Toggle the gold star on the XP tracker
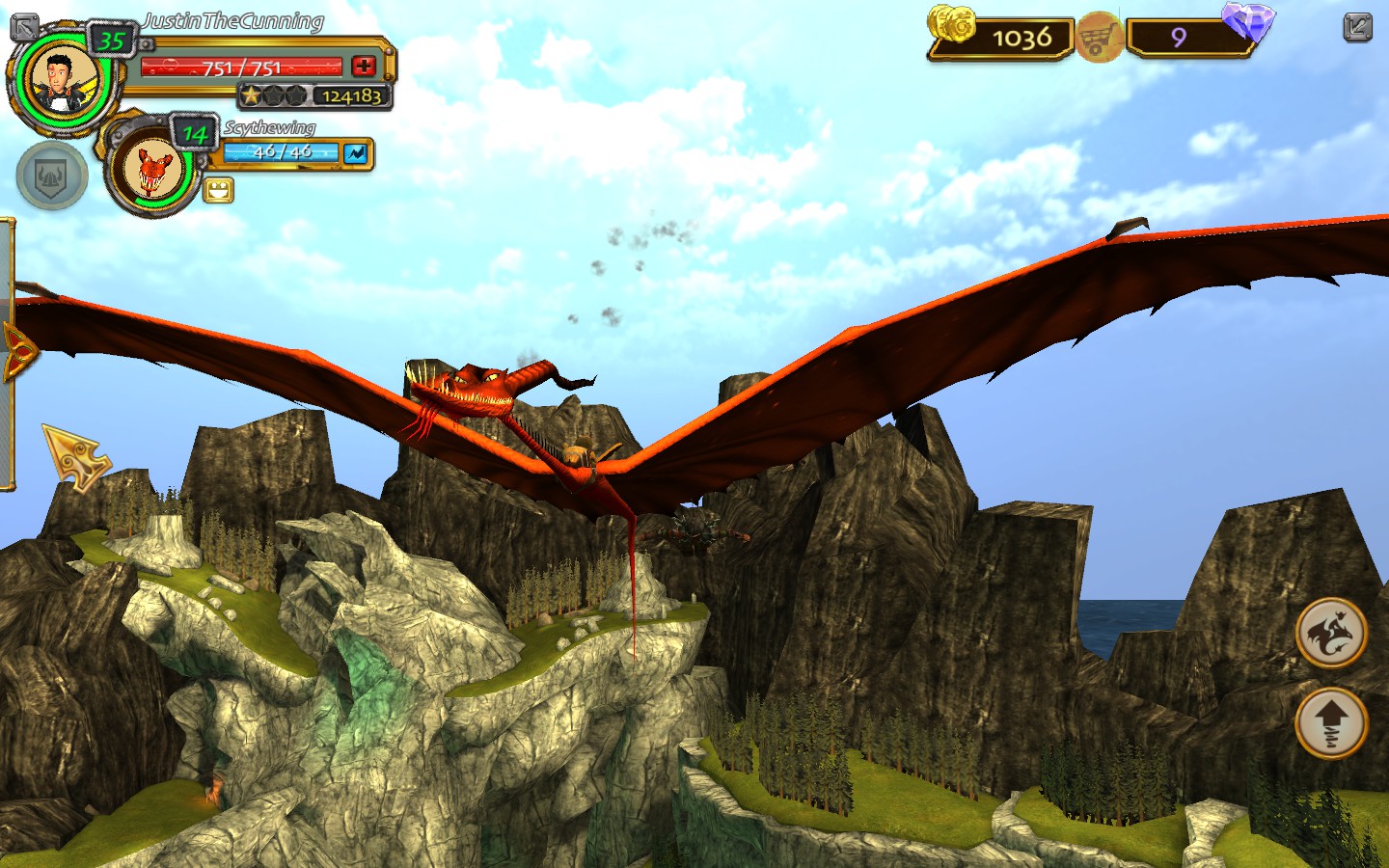The image size is (1389, 868). pos(253,95)
